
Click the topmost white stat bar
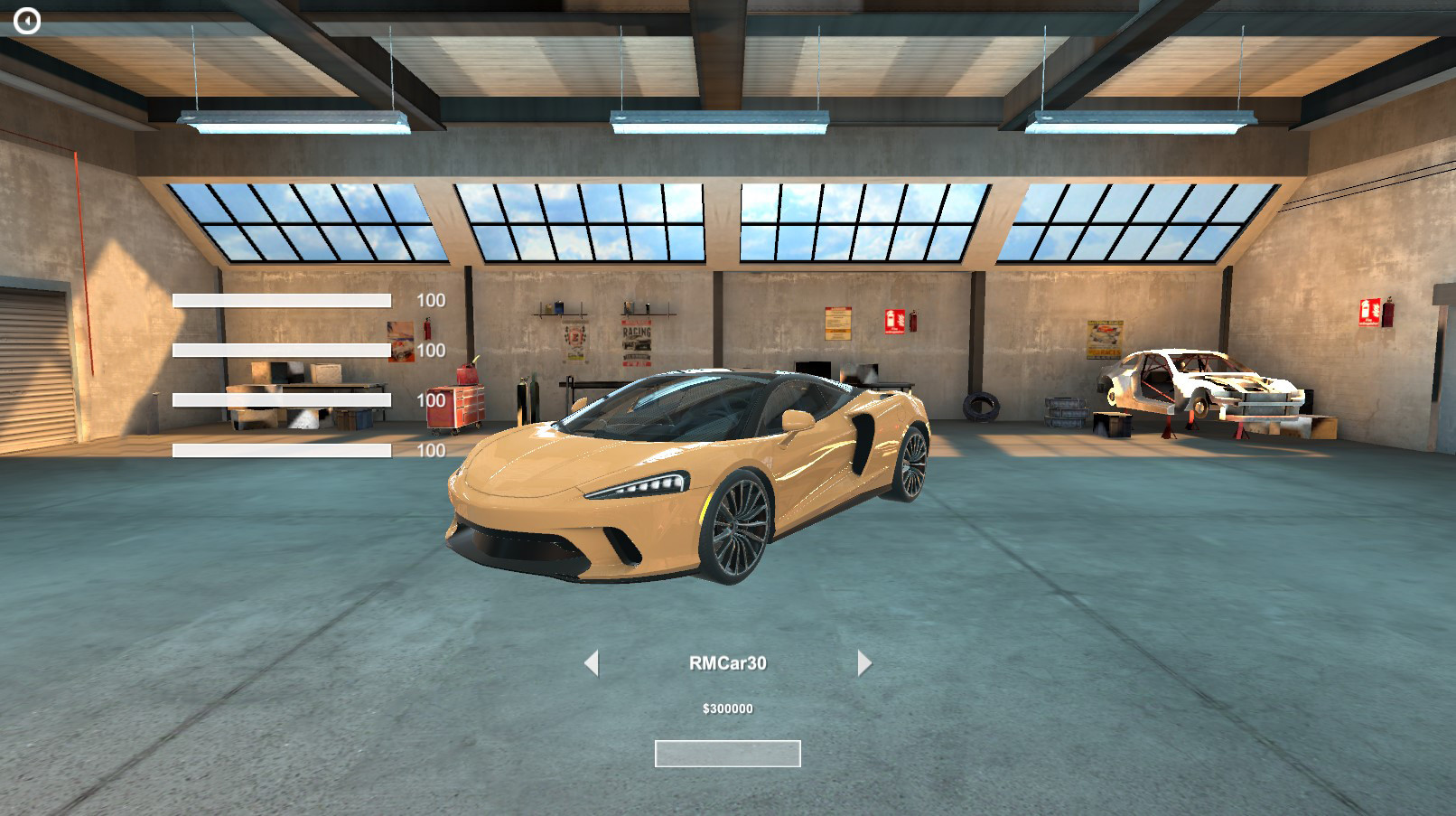coord(282,300)
